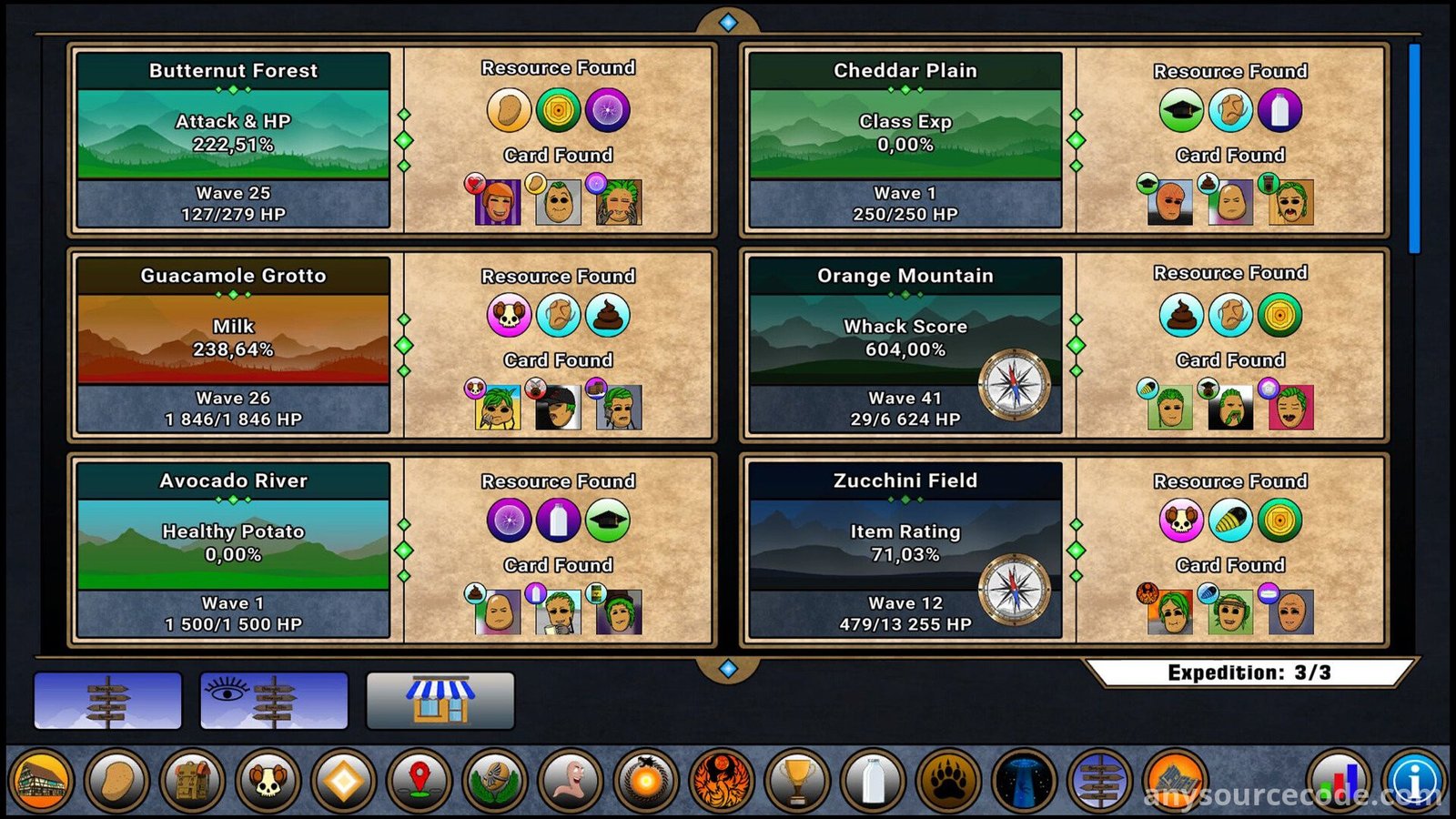Click the signpost button without the eye
Screen dimensions: 1456x819
(x=108, y=701)
